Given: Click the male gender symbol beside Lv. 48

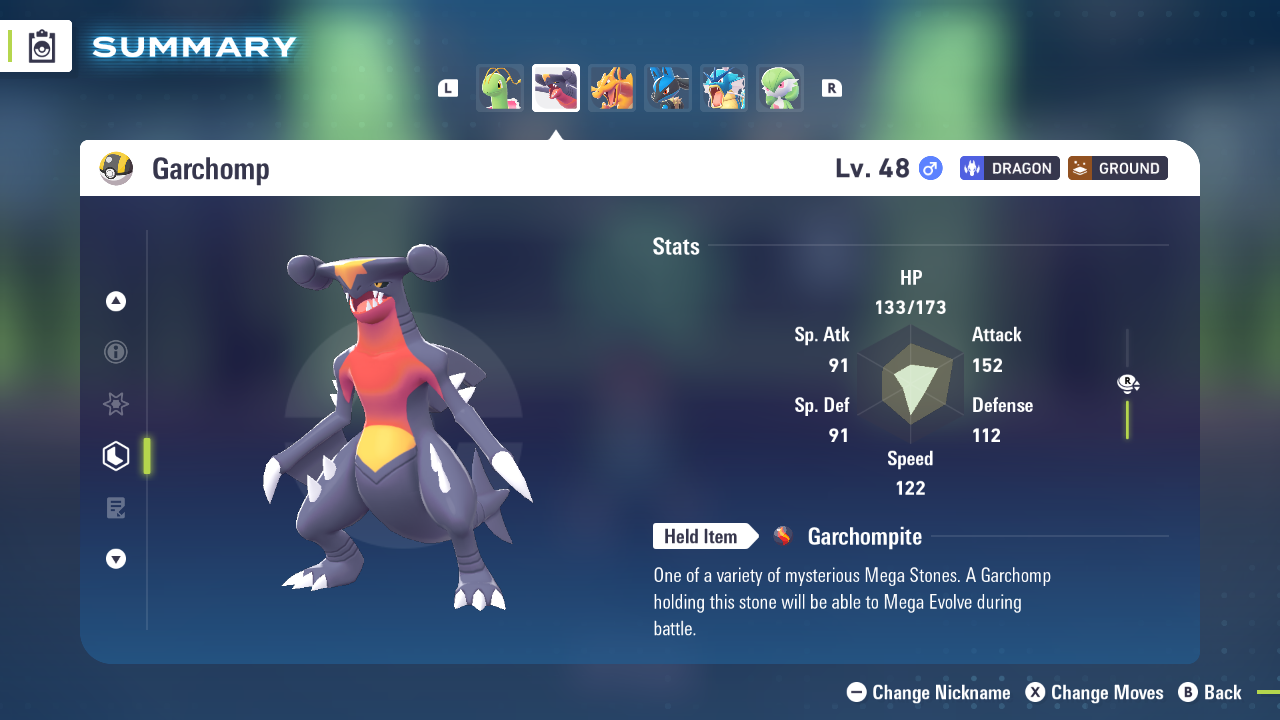Looking at the screenshot, I should [929, 169].
